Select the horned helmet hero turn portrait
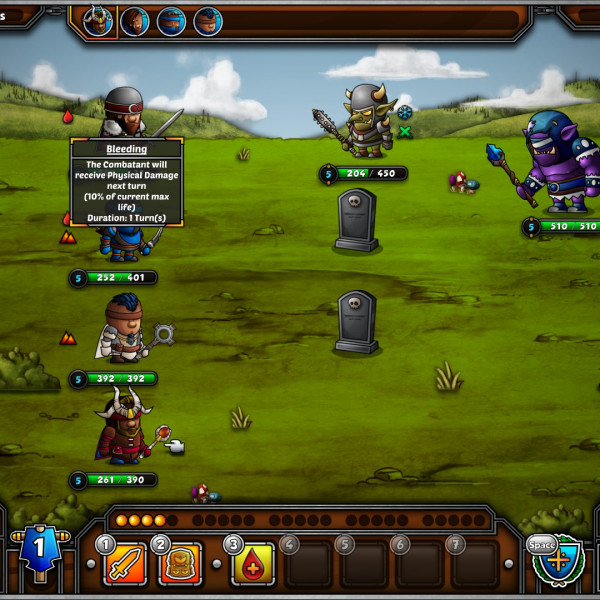 tap(98, 20)
